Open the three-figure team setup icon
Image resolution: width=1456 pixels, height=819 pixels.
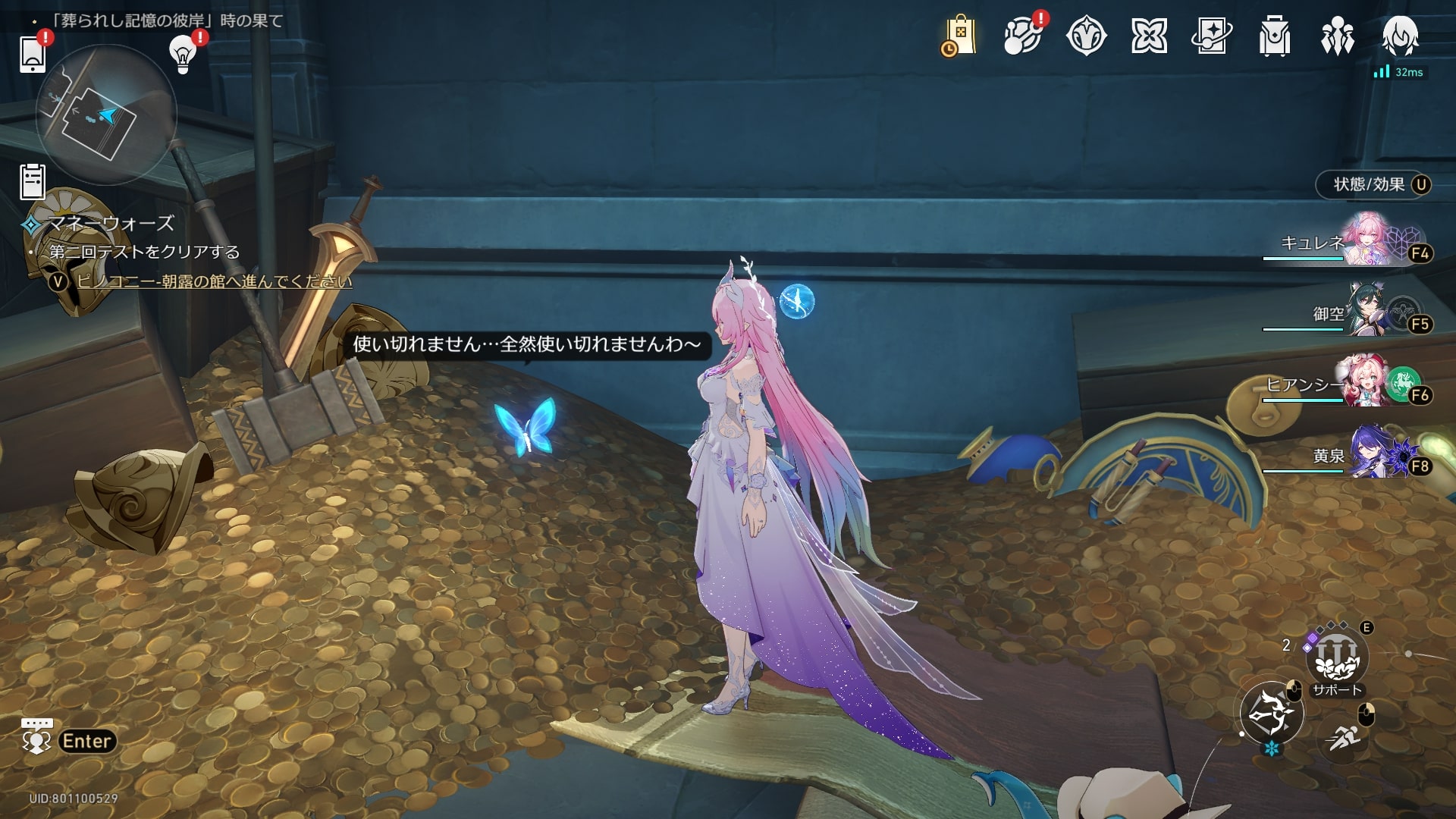(x=1338, y=36)
